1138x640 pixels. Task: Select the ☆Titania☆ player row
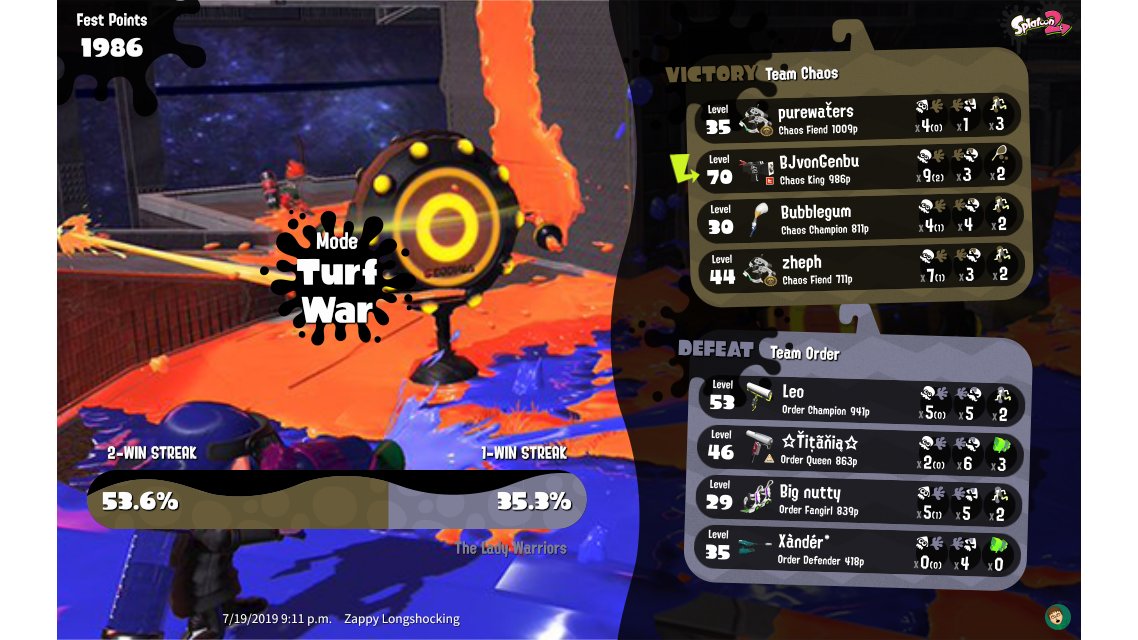(860, 449)
